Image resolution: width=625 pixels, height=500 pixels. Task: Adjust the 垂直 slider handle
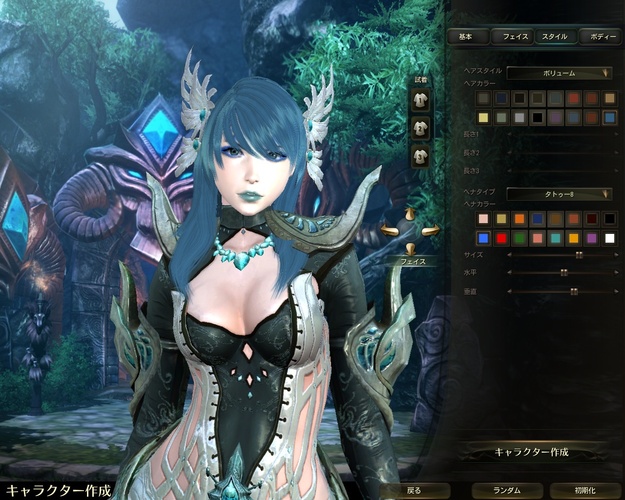click(574, 291)
